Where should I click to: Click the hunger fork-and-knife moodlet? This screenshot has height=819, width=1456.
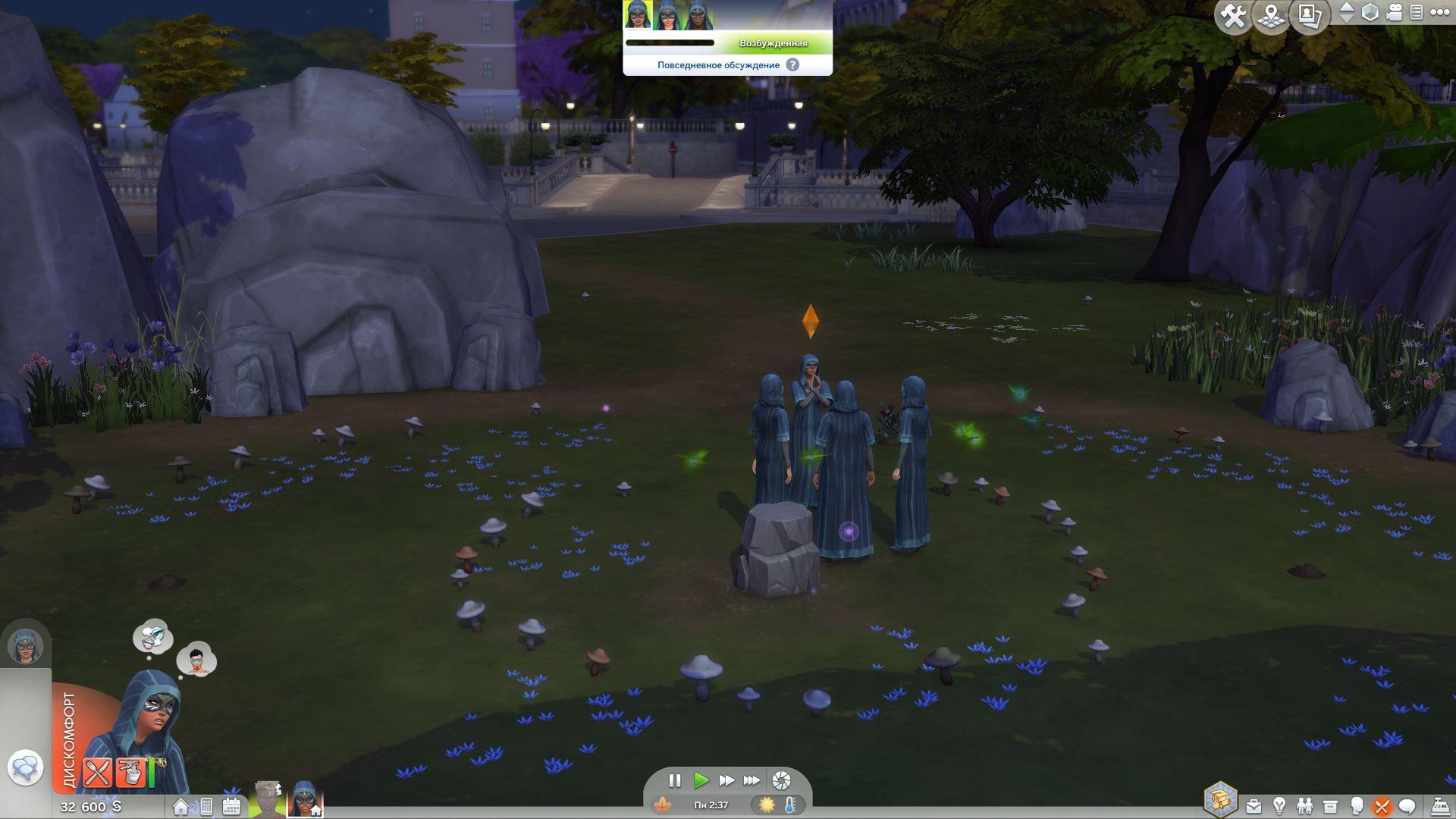97,773
